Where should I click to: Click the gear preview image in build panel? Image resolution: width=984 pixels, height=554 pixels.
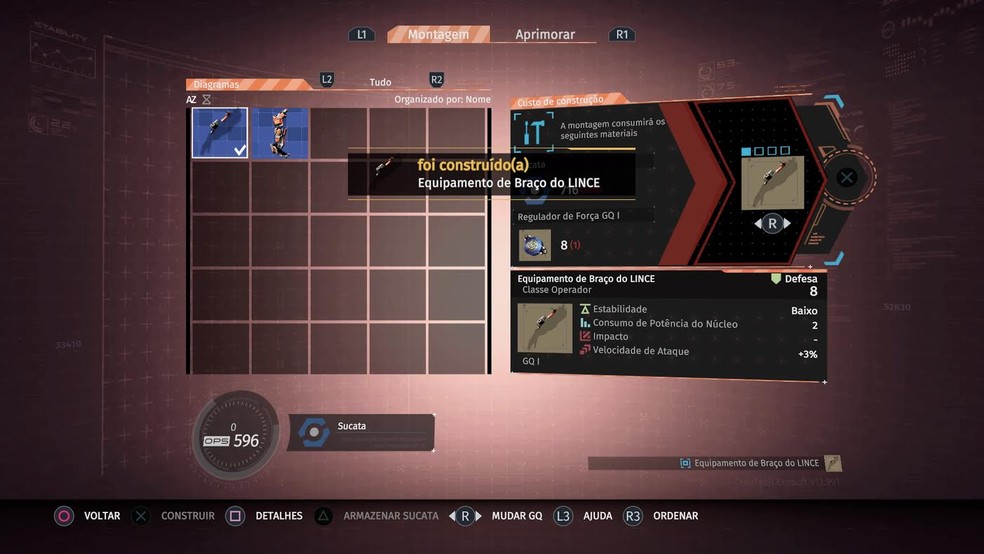point(772,183)
